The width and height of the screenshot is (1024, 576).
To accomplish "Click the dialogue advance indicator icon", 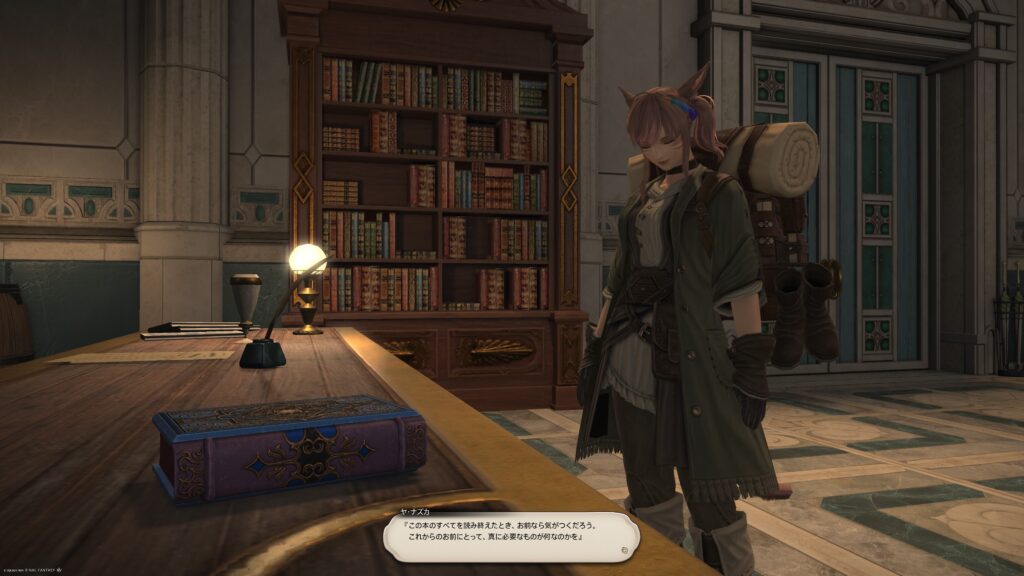I will pos(622,548).
